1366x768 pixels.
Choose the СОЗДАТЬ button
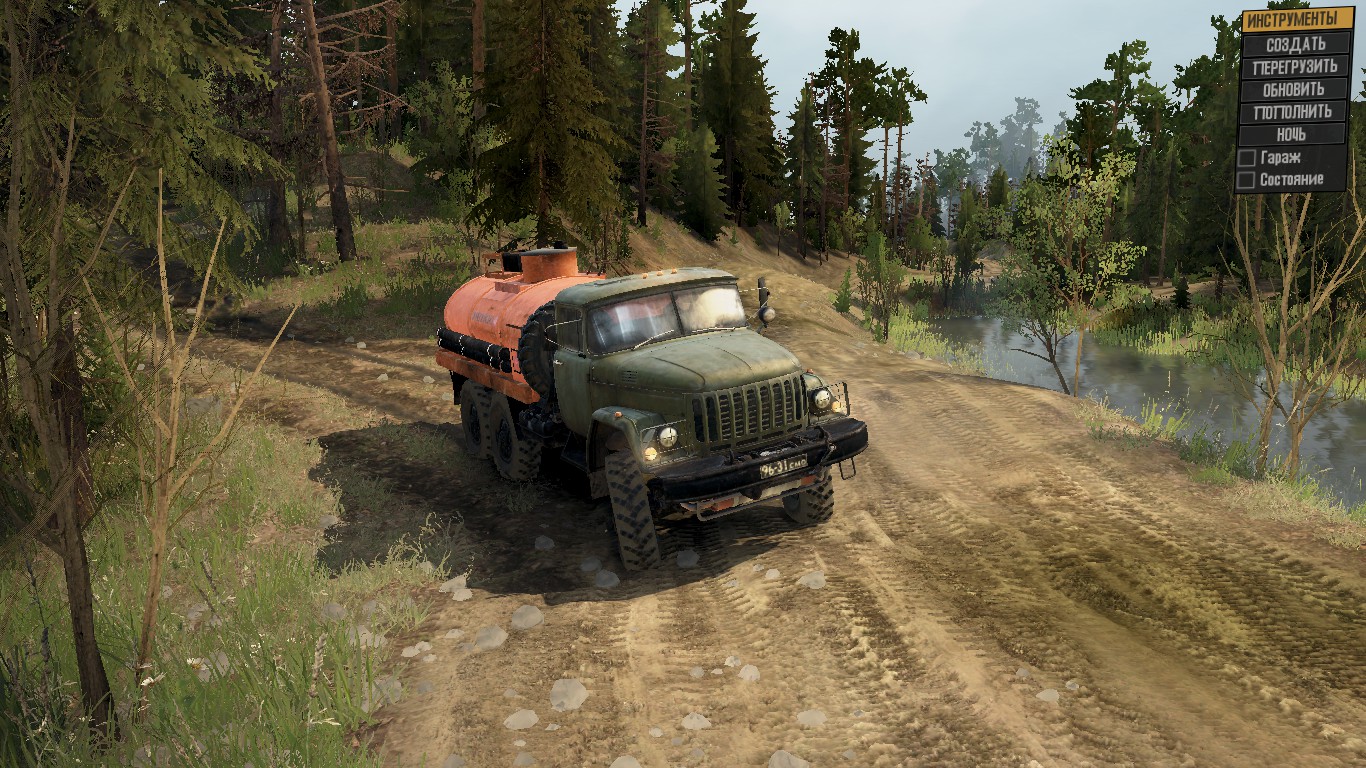1295,44
